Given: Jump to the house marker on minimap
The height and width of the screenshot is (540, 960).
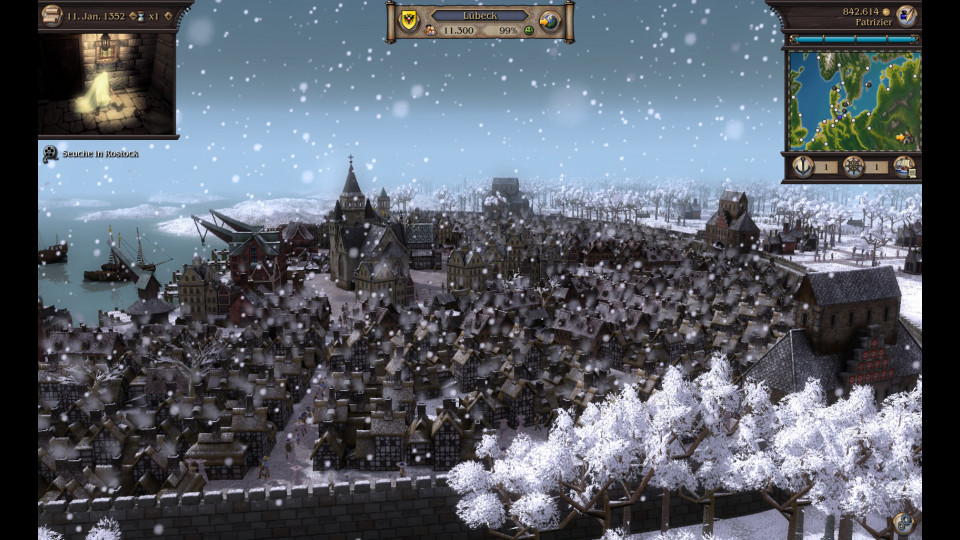Looking at the screenshot, I should point(905,137).
